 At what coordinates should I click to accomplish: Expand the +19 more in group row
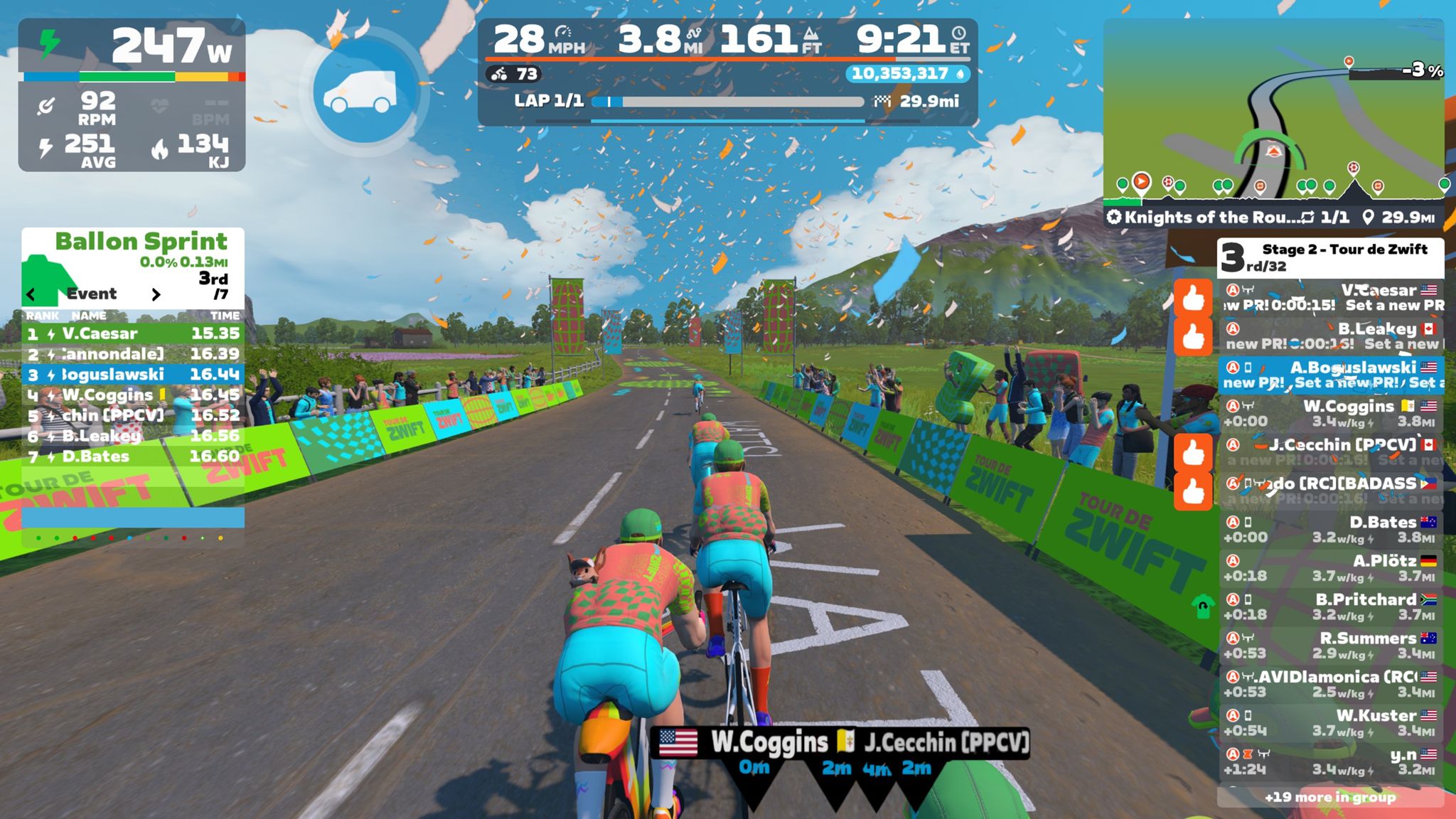pyautogui.click(x=1329, y=797)
